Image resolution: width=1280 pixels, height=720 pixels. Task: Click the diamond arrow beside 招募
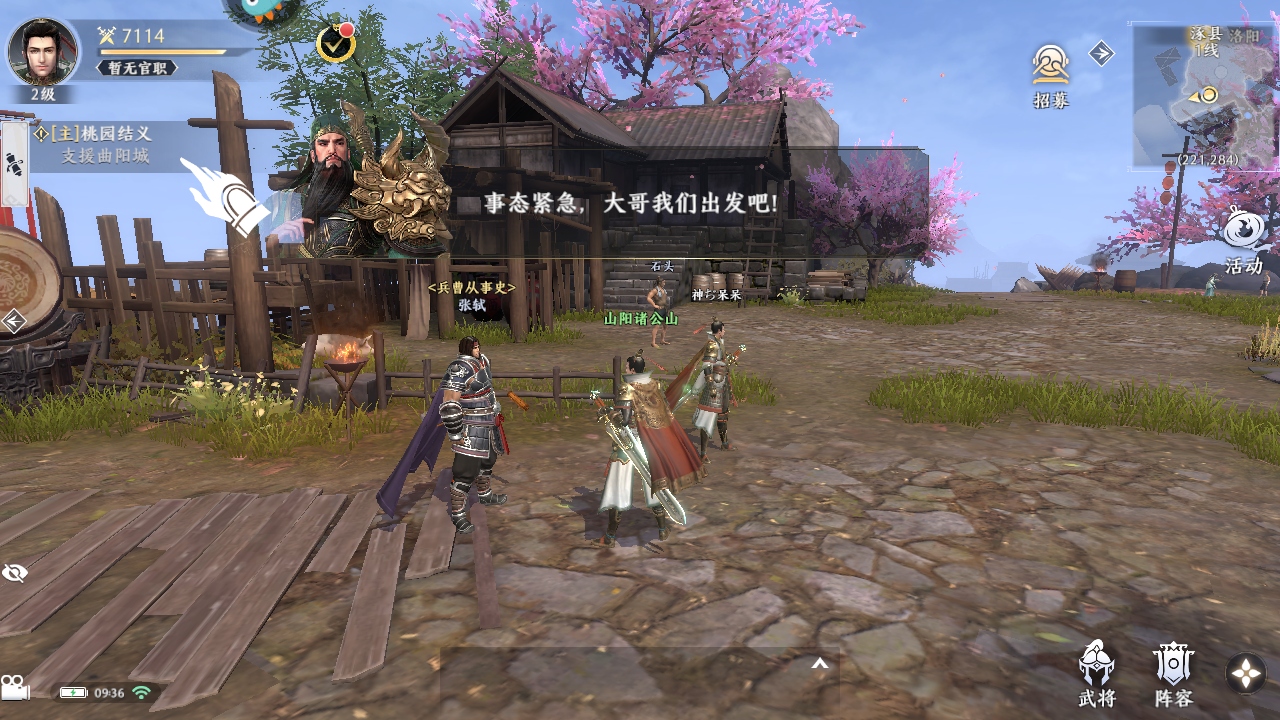point(1101,53)
